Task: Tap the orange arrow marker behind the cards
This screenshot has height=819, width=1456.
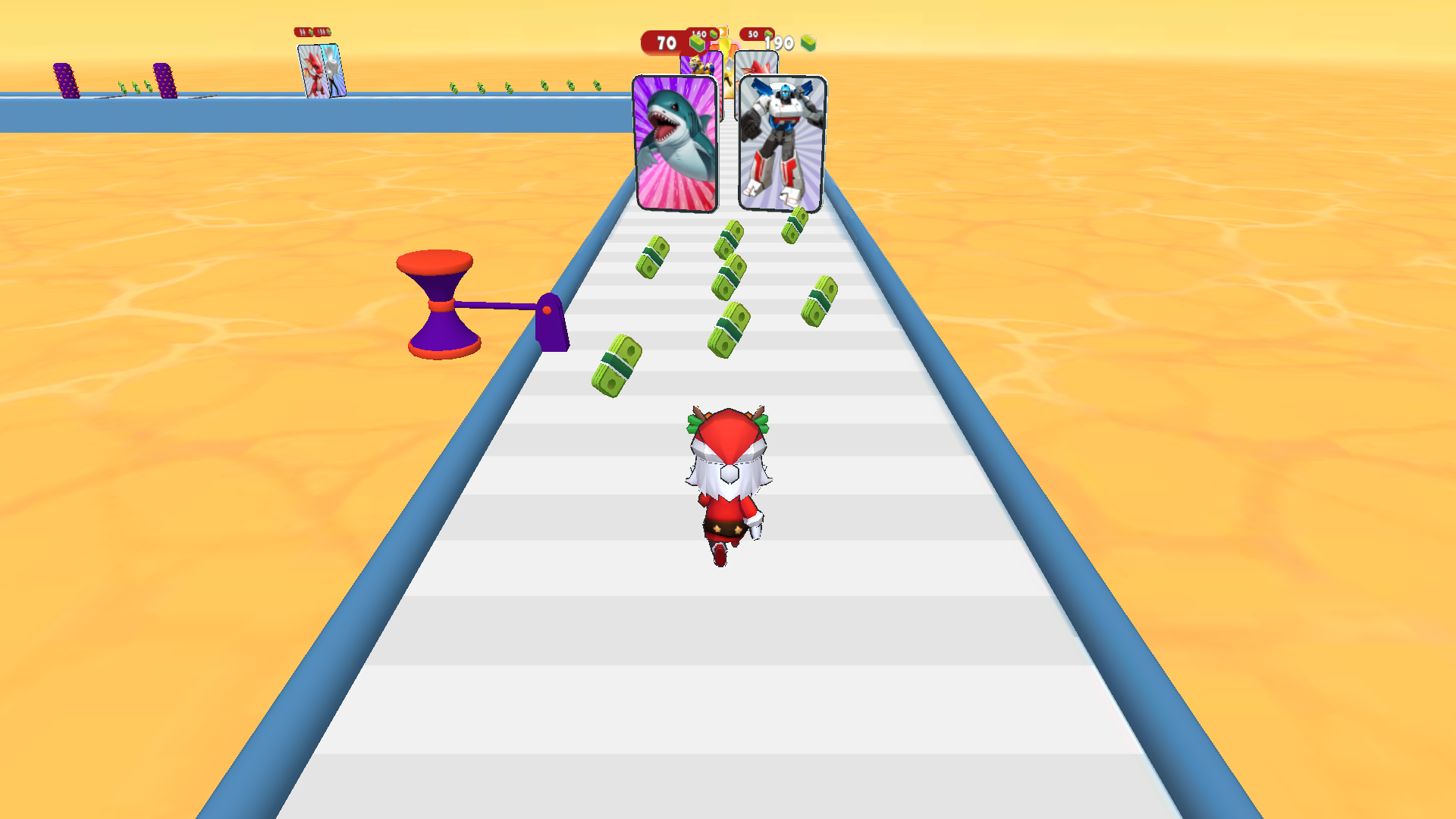Action: [x=721, y=32]
